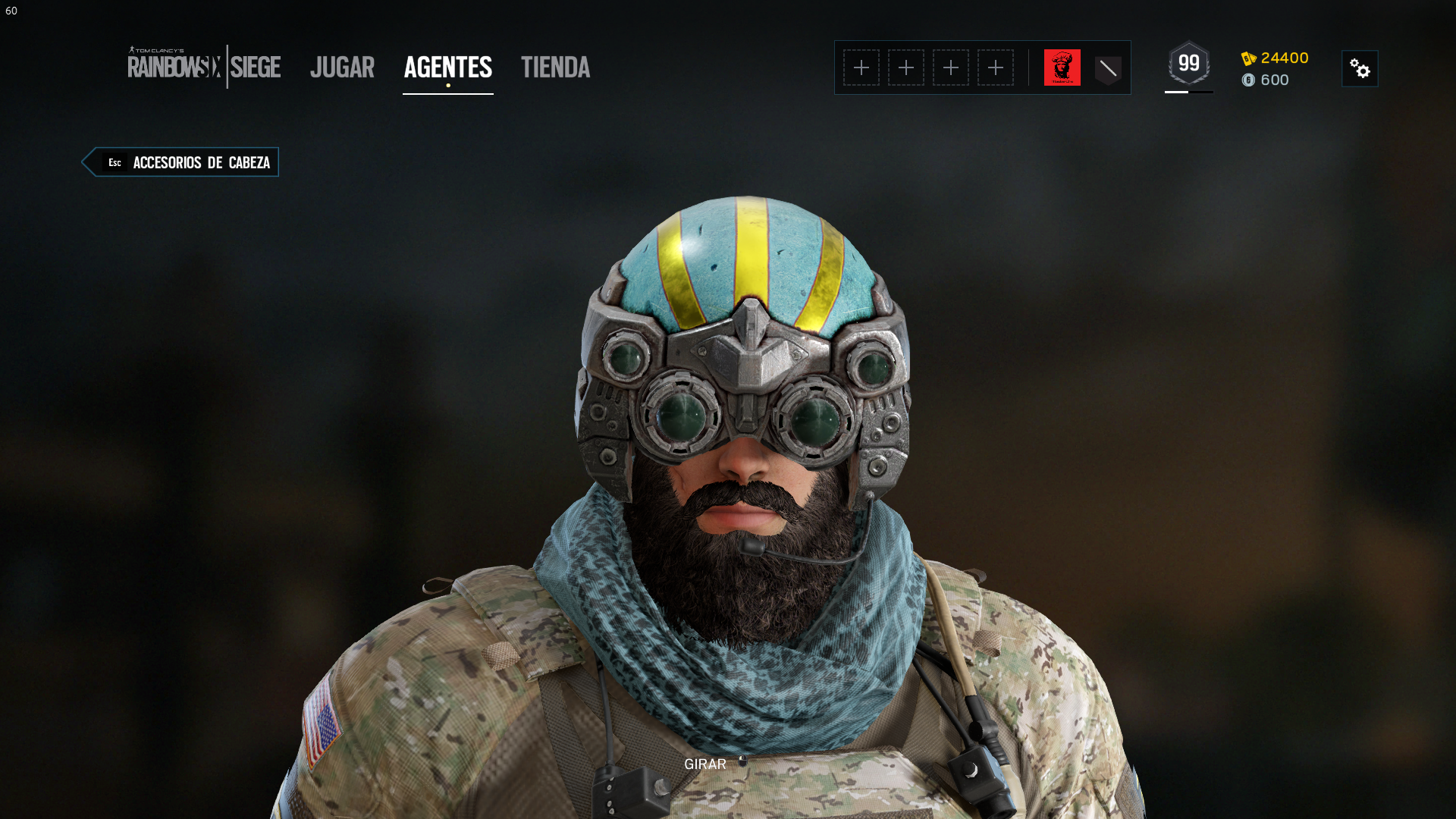Open your player profile portrait icon
Image resolution: width=1456 pixels, height=819 pixels.
pos(1063,67)
